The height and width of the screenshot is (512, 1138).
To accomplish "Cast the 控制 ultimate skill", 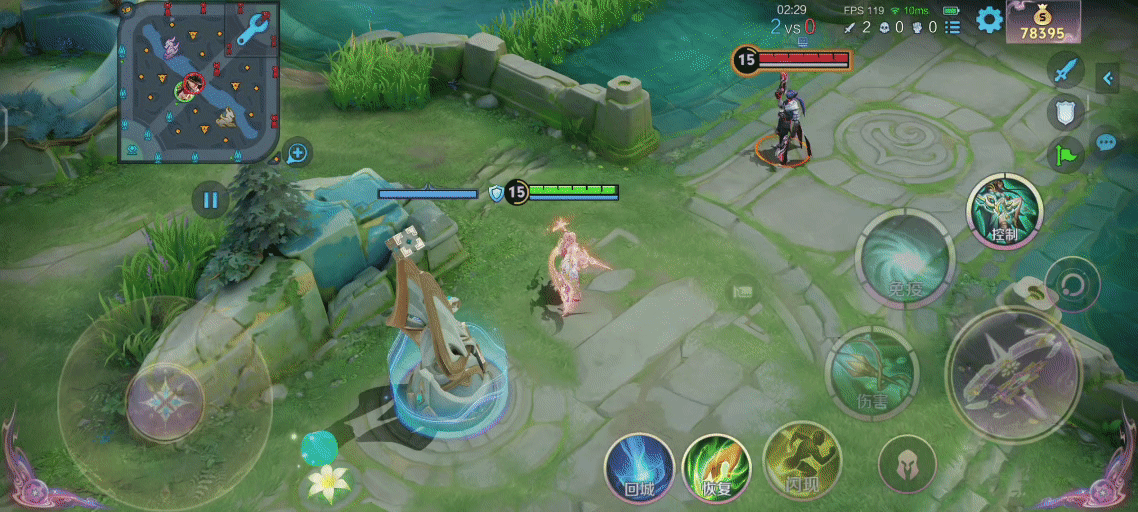I will point(1004,212).
